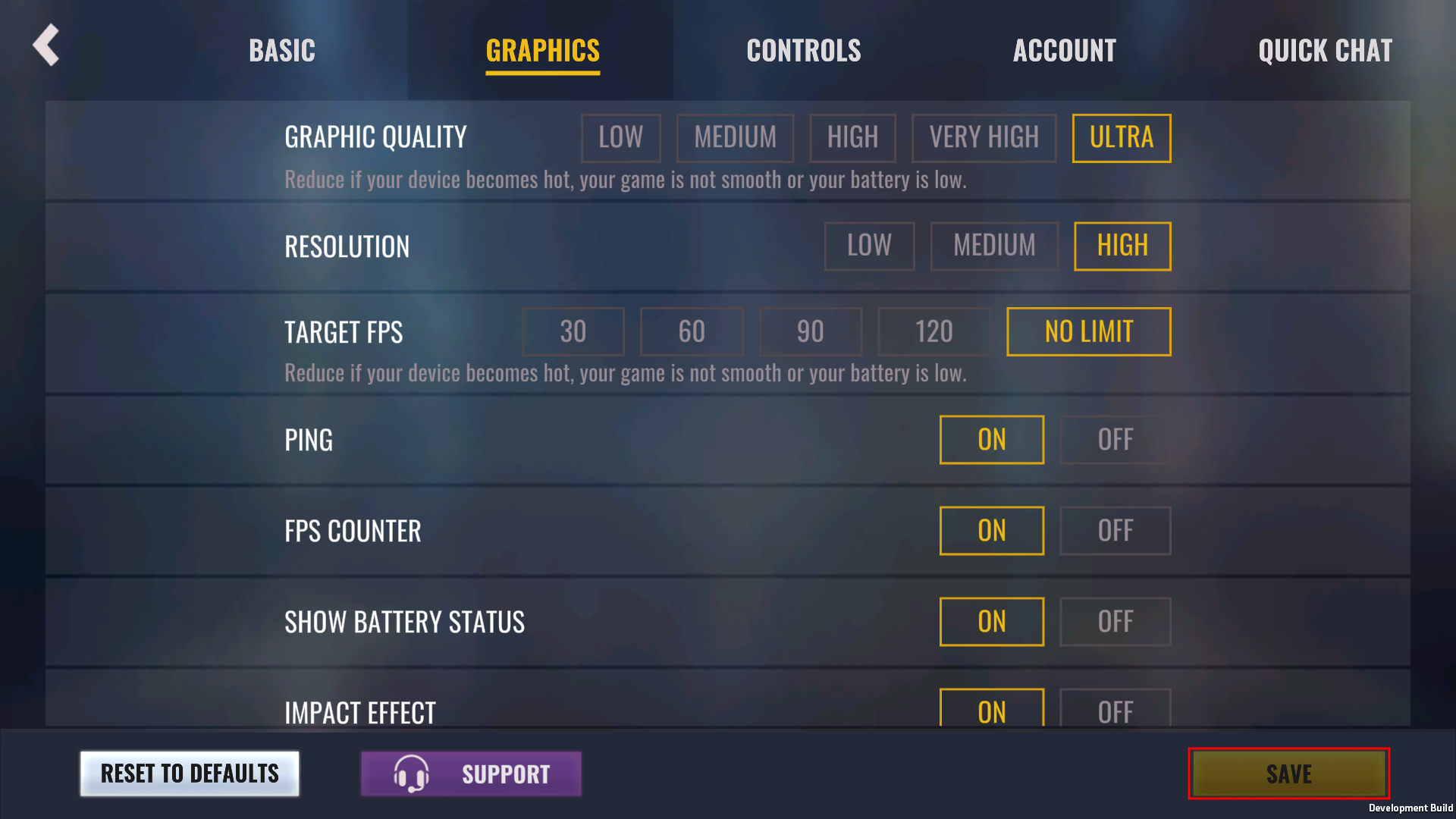Turn FPS Counter off
Screen dimensions: 1456x819
point(1115,531)
